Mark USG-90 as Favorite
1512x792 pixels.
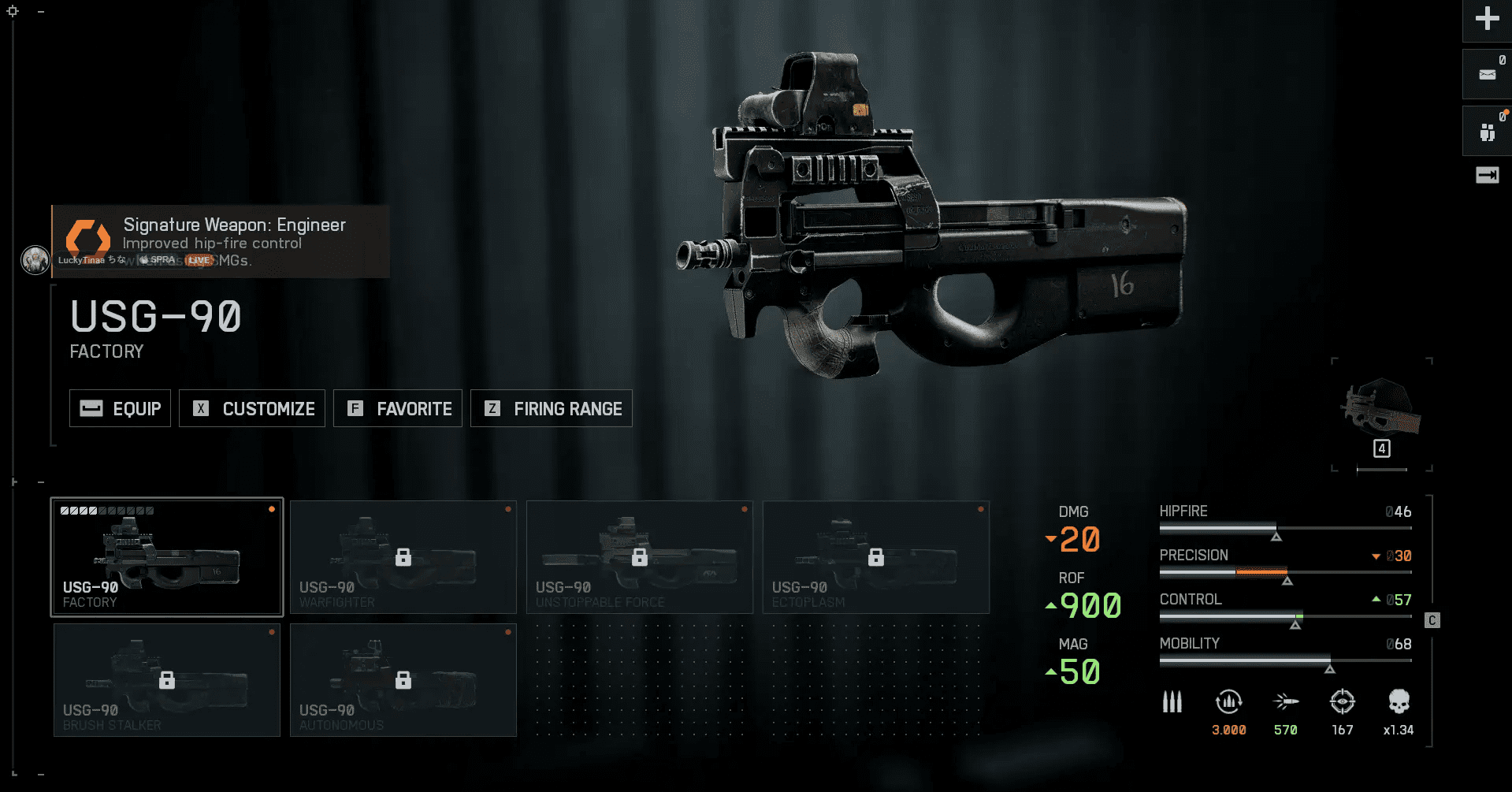point(398,408)
